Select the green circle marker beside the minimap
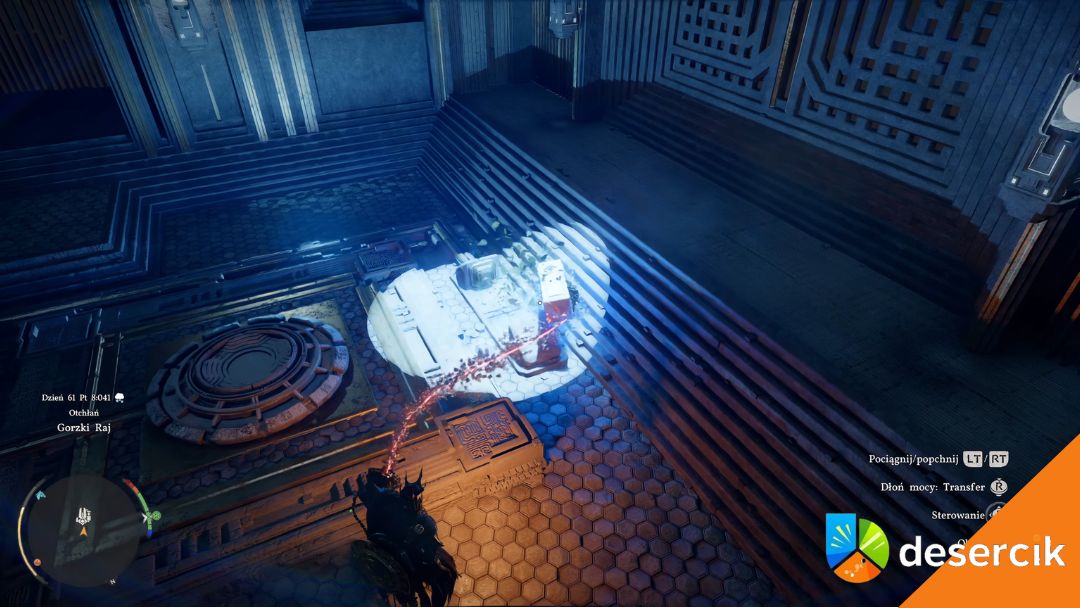The width and height of the screenshot is (1080, 608). pos(155,517)
